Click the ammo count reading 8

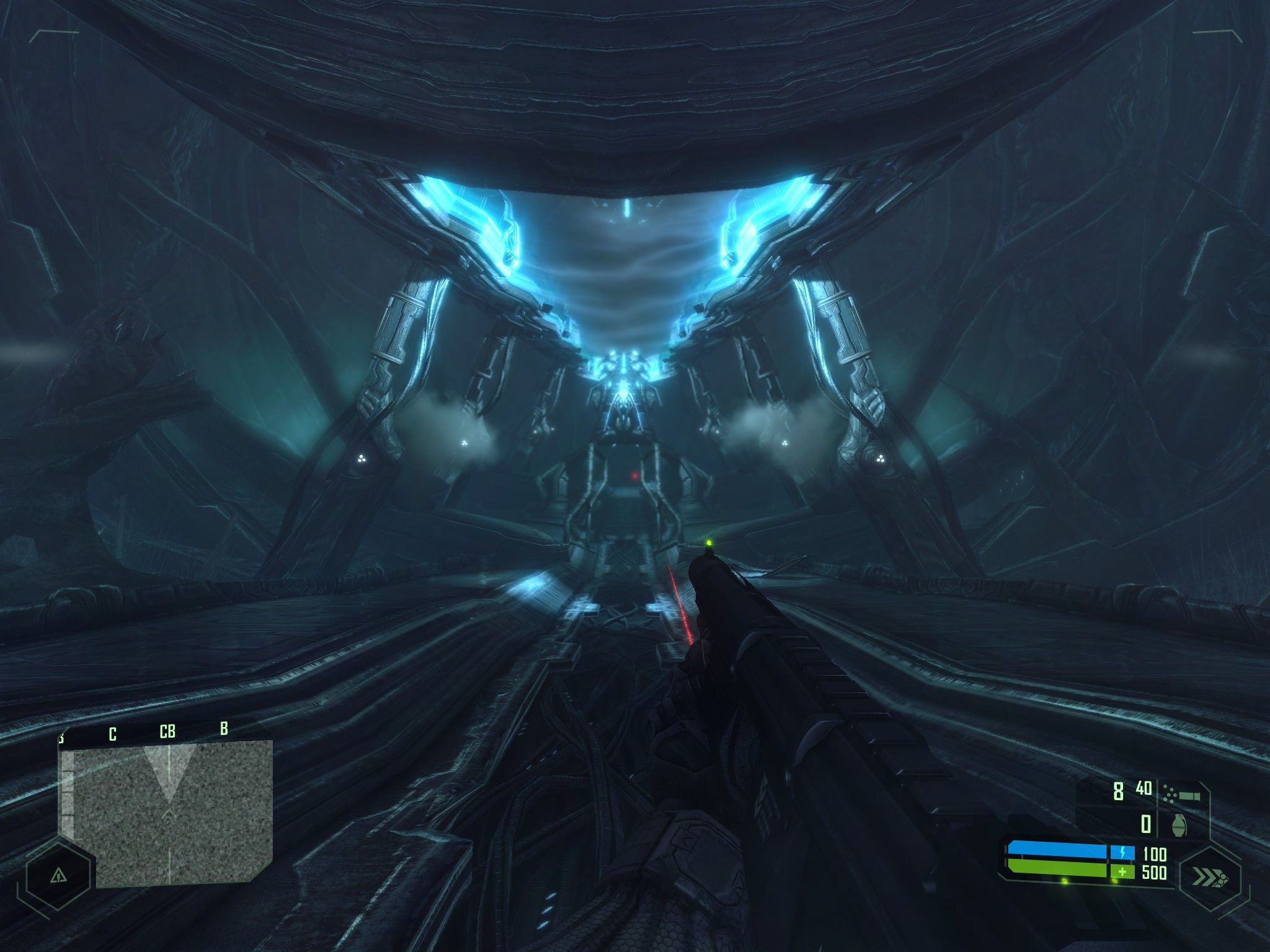pyautogui.click(x=1119, y=792)
